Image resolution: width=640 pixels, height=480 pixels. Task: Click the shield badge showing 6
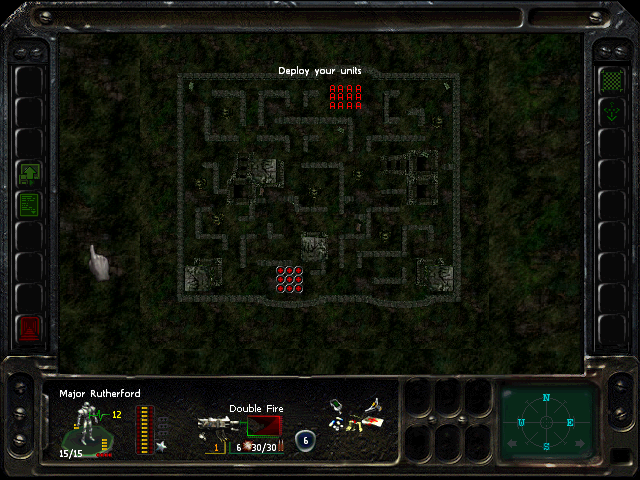(x=306, y=439)
